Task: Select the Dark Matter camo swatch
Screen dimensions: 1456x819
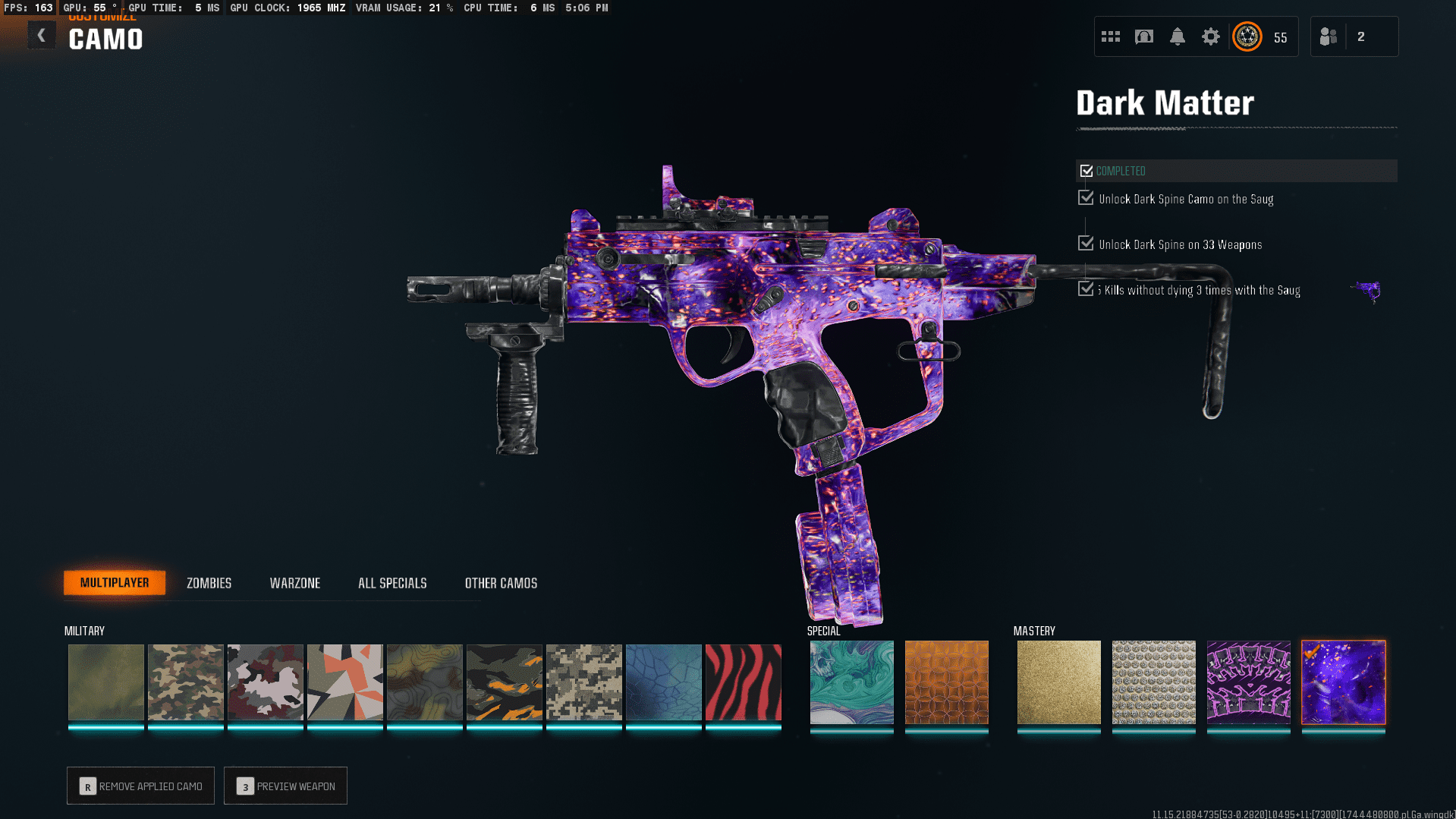Action: (x=1343, y=682)
